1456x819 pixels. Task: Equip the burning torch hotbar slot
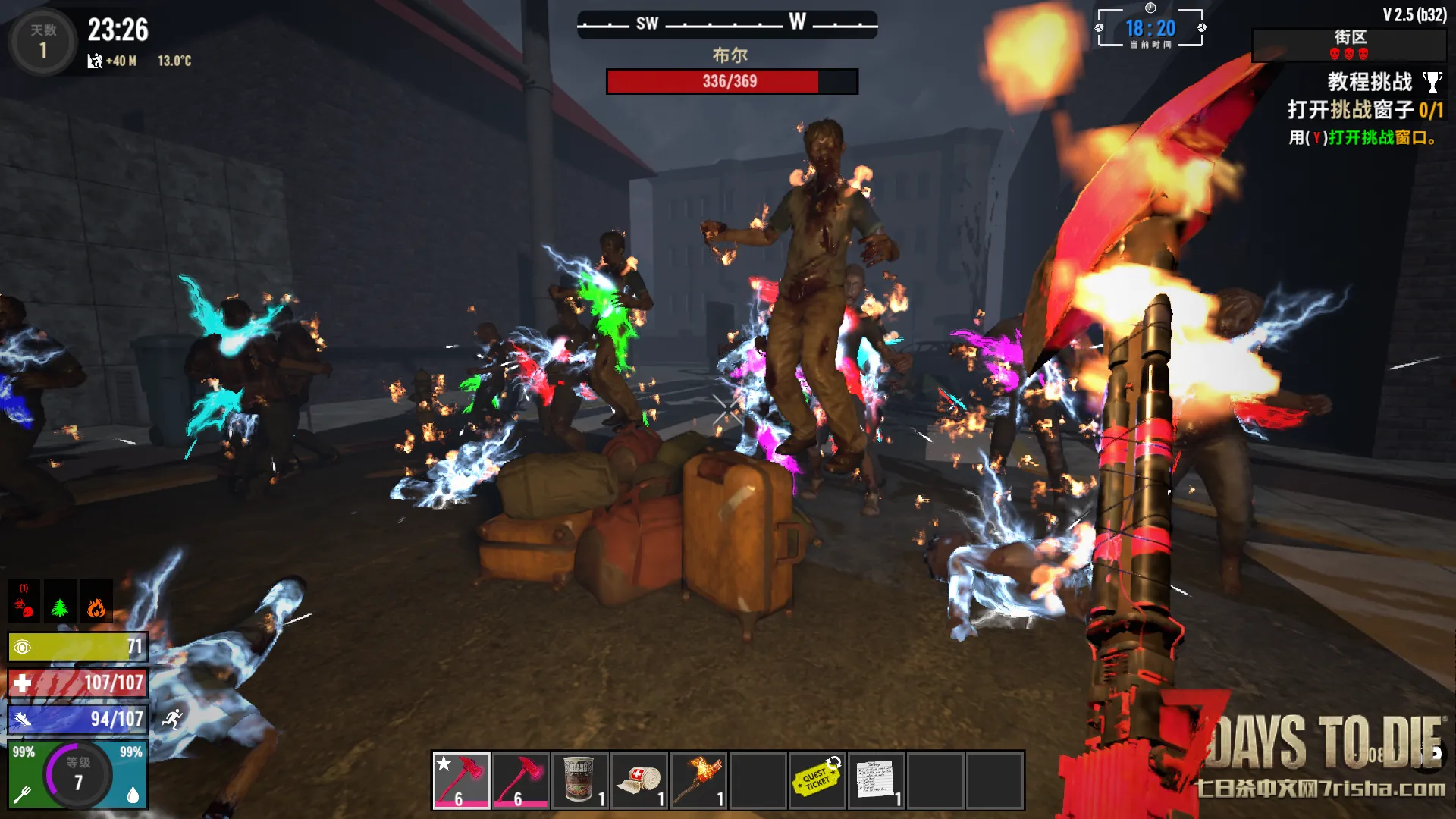pos(698,780)
